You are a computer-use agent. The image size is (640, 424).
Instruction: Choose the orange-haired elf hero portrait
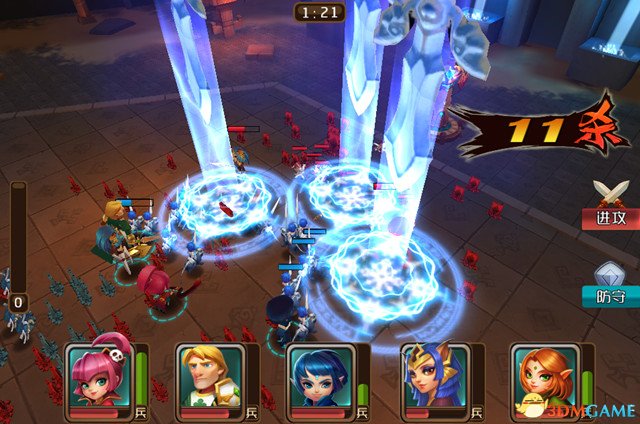click(x=544, y=376)
